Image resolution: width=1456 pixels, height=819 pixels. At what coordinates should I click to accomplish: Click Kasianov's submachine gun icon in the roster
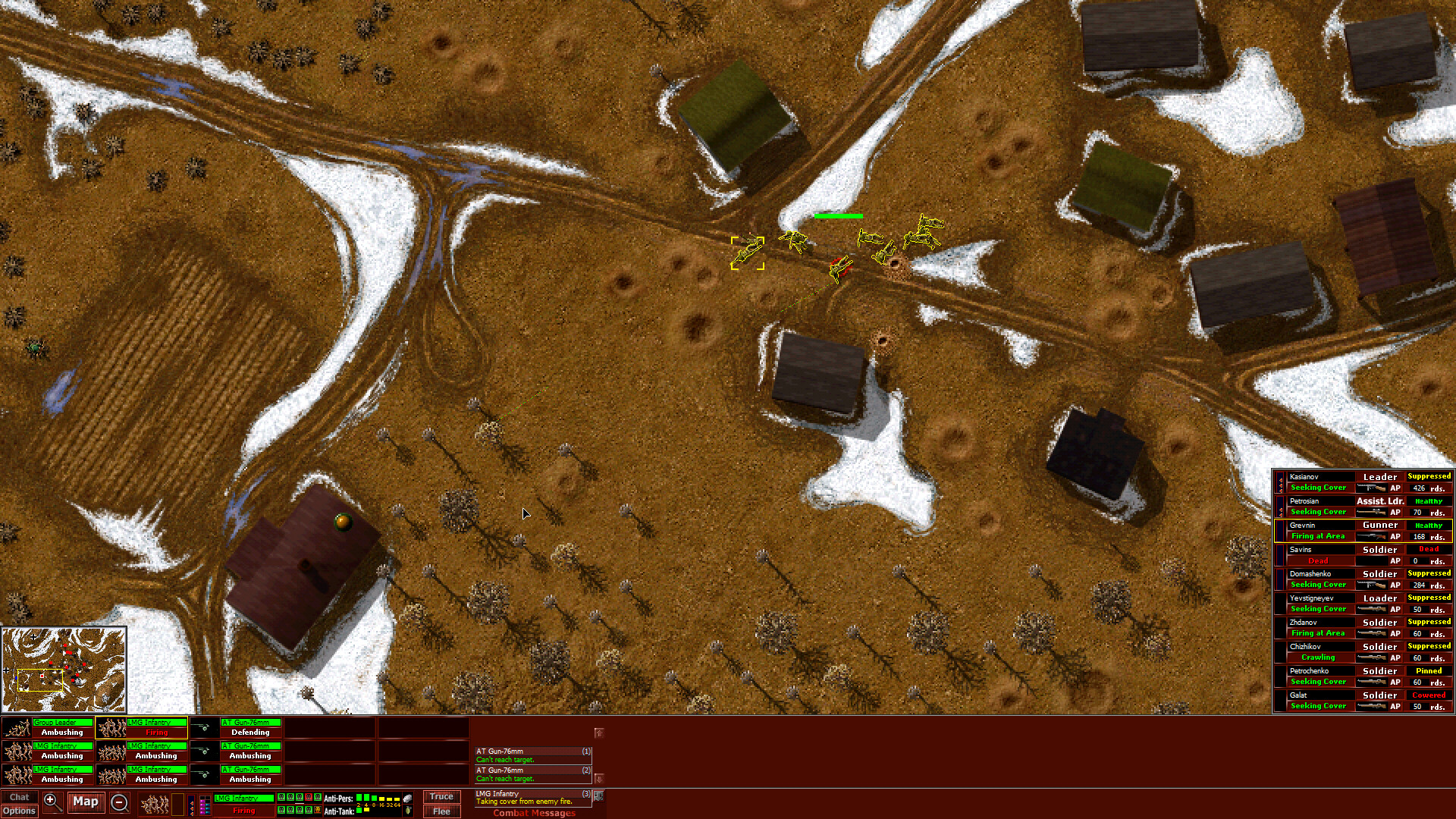point(1371,488)
